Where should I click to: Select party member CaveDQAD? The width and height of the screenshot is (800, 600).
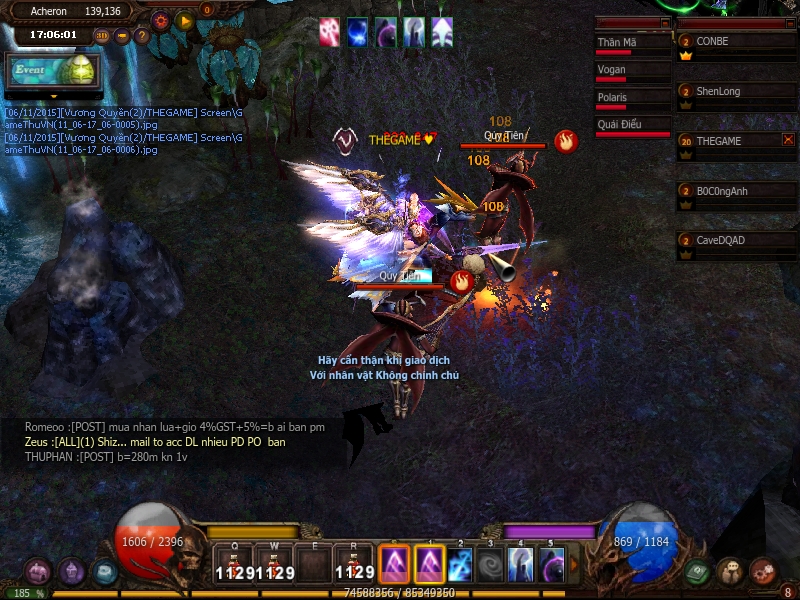(737, 241)
